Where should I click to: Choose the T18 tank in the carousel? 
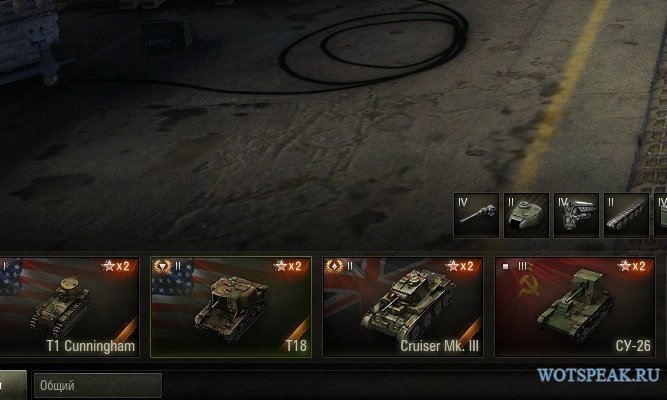231,307
